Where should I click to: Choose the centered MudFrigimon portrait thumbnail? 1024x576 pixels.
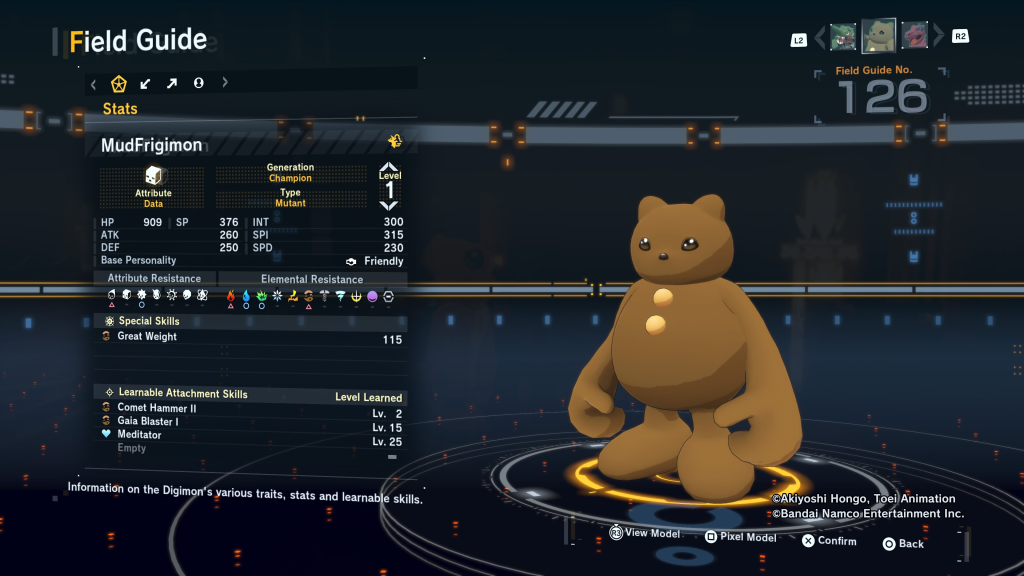pos(879,37)
